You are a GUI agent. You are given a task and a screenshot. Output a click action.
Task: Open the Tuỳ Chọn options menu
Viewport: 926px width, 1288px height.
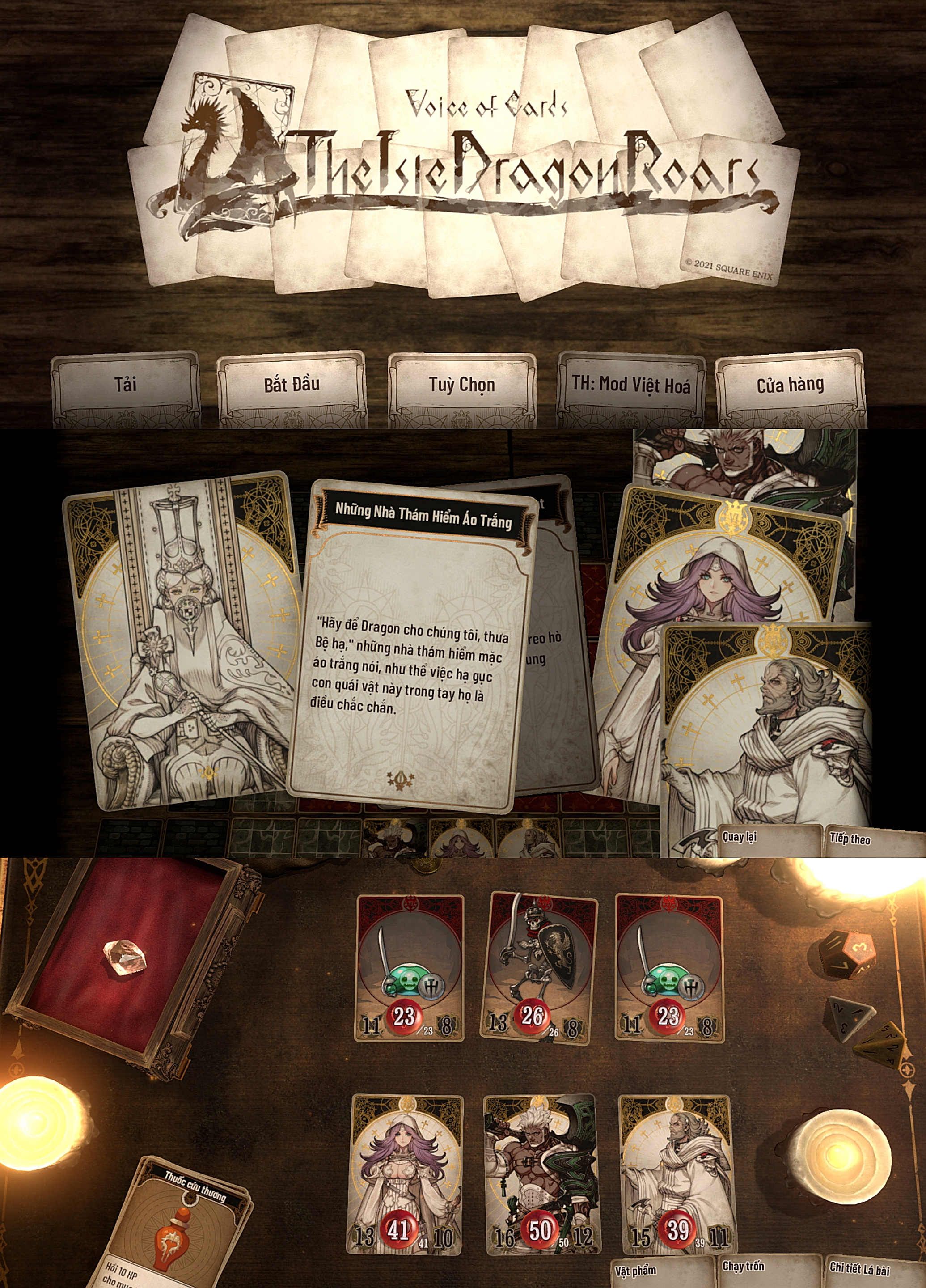click(x=461, y=385)
